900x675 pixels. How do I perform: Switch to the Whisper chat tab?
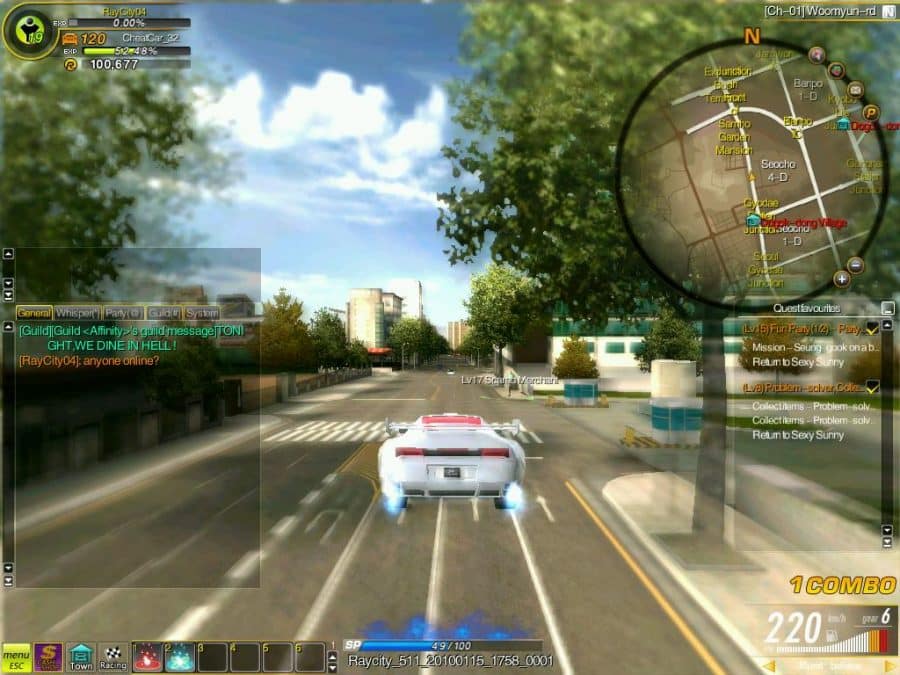point(77,313)
